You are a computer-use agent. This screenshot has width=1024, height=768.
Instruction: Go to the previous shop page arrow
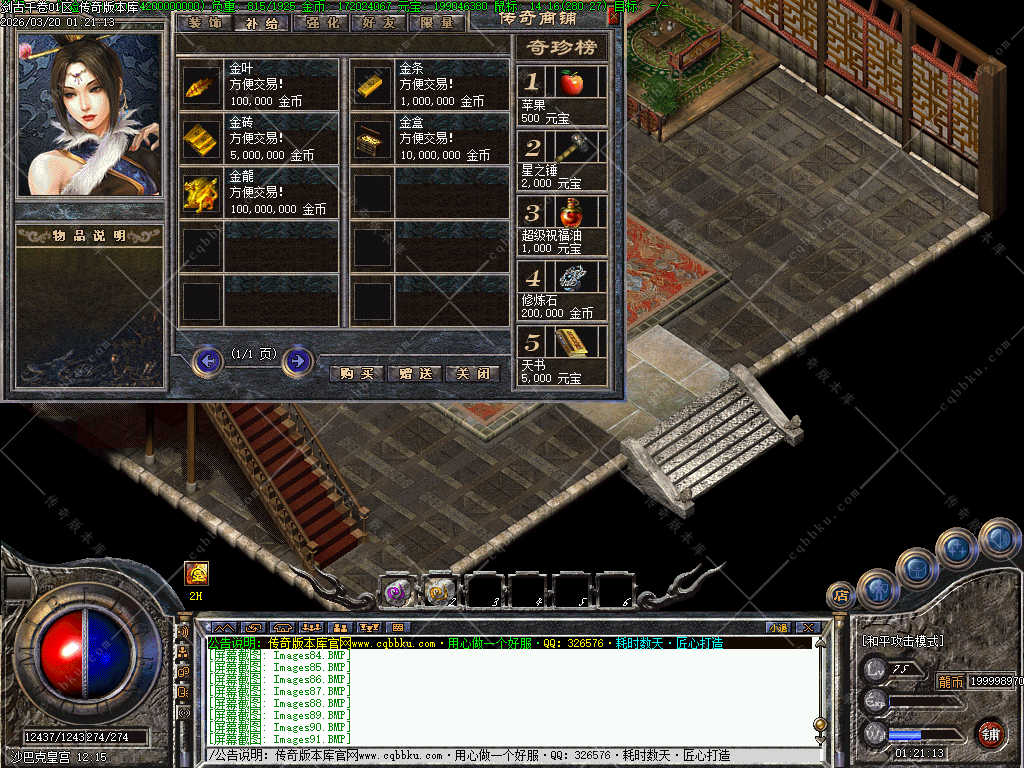[207, 360]
